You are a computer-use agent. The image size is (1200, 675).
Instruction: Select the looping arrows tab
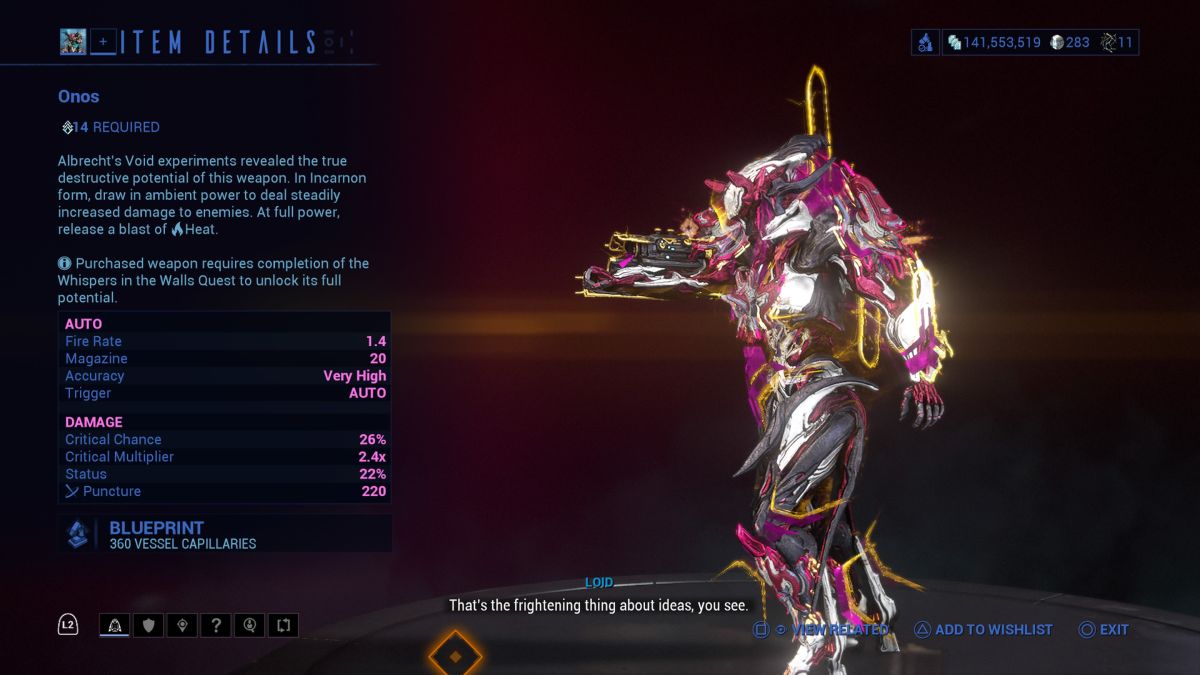[284, 626]
